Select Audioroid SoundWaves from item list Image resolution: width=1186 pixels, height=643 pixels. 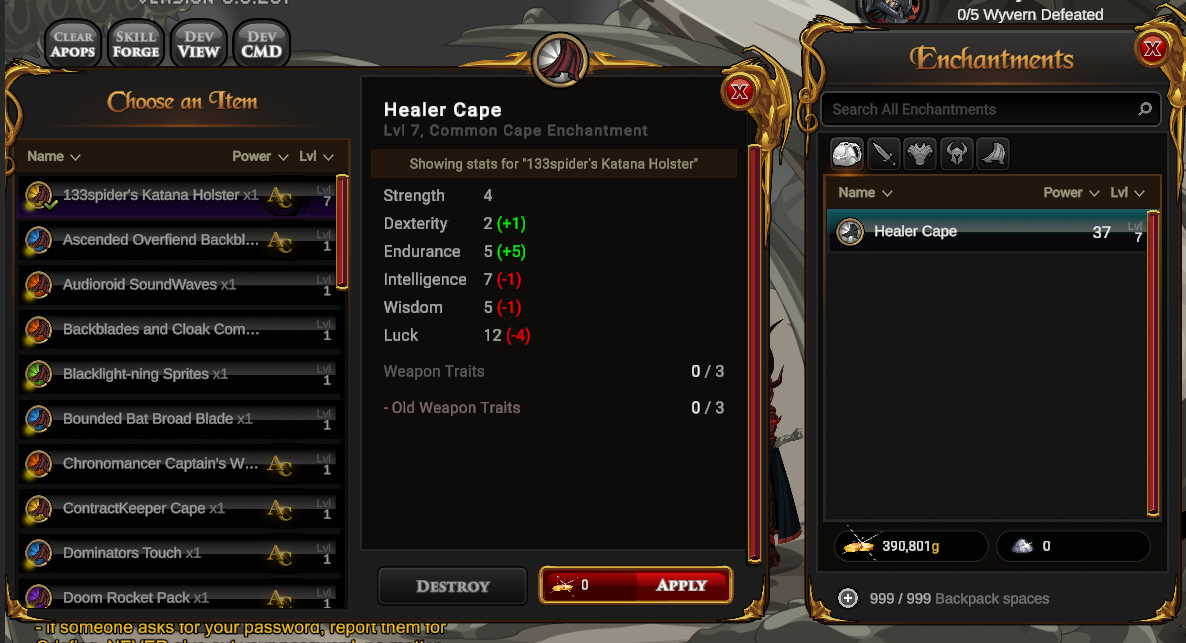point(140,285)
